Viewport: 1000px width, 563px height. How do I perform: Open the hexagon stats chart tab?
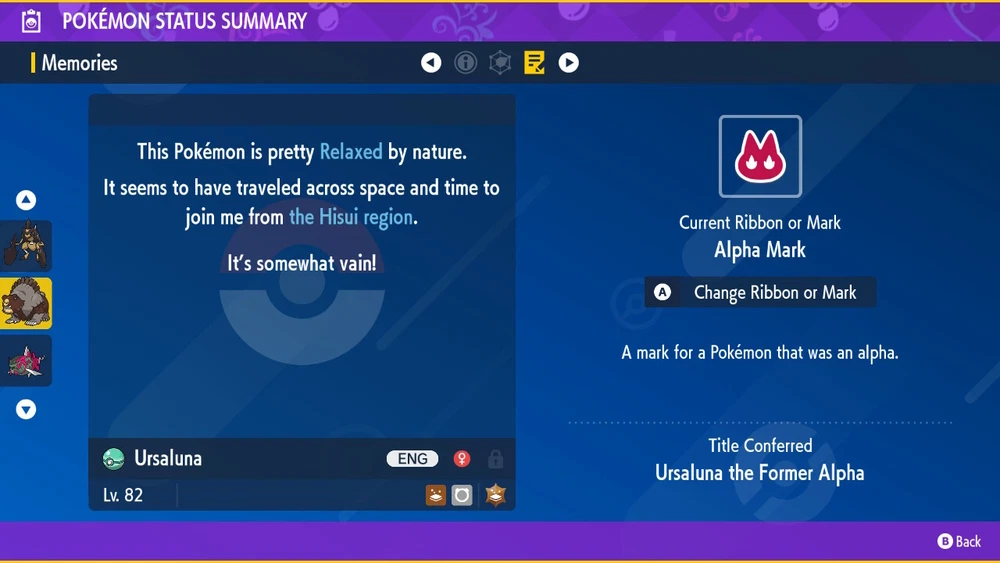click(x=500, y=63)
